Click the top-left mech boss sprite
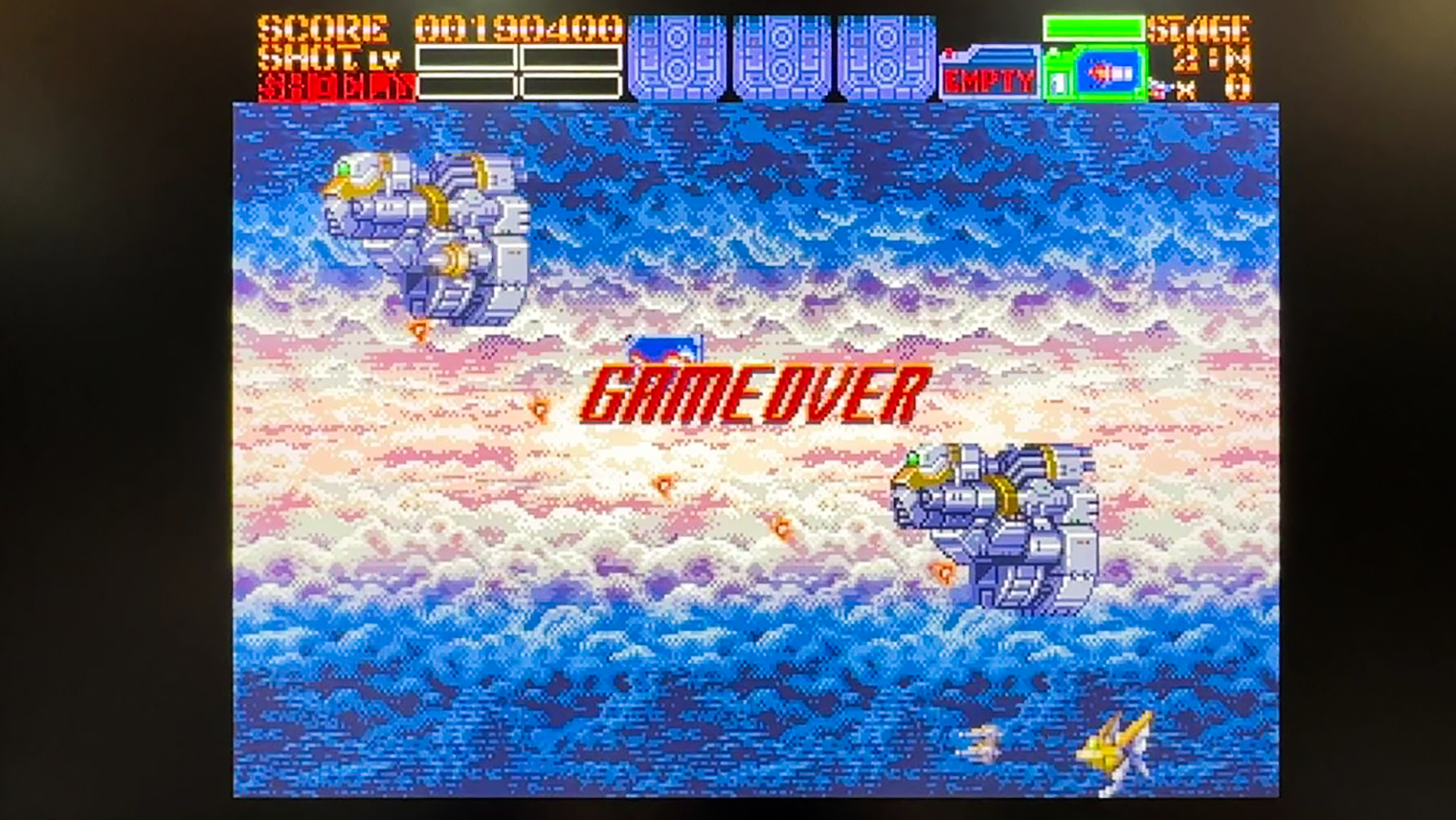Viewport: 1456px width, 820px height. (425, 235)
